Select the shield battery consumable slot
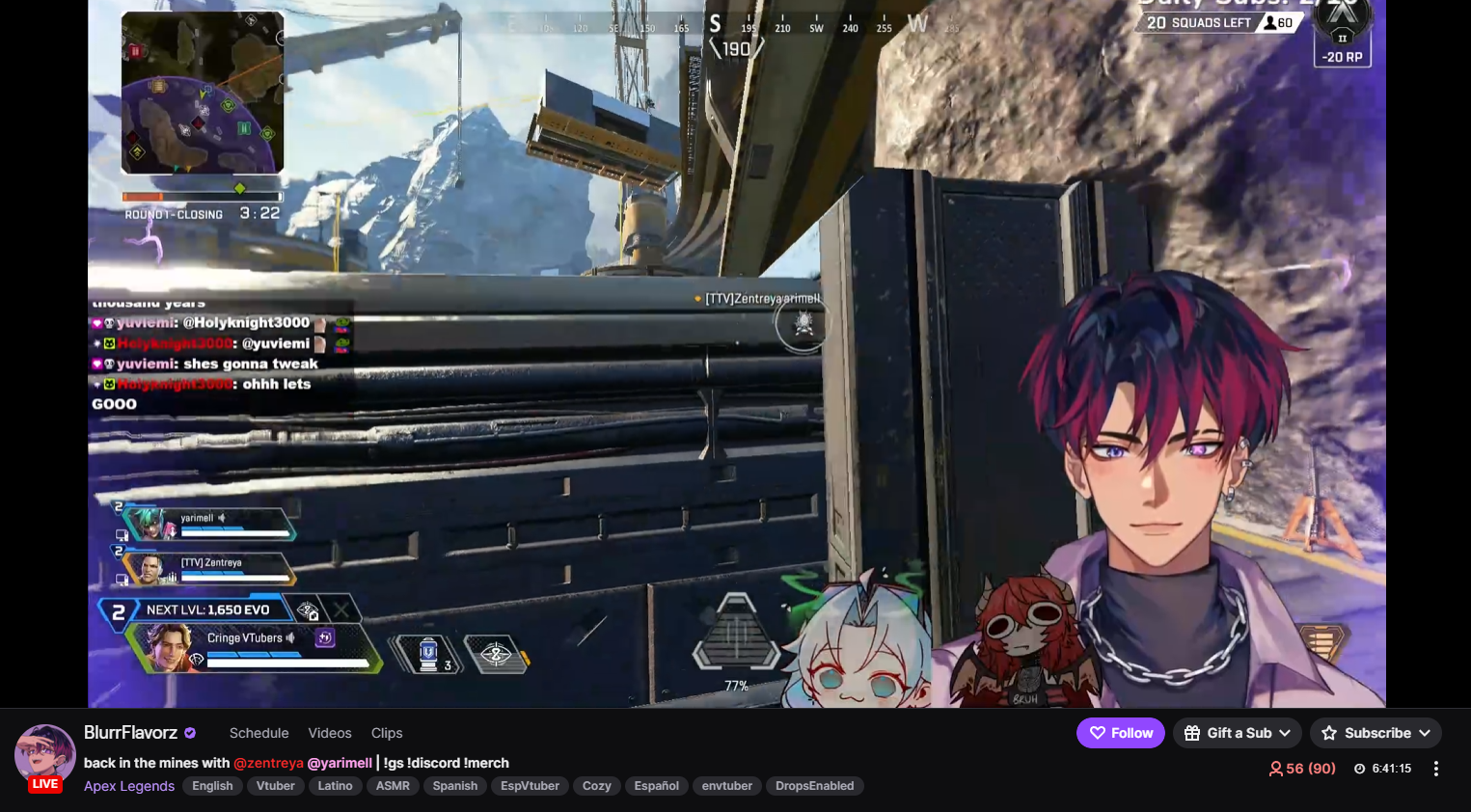 click(429, 655)
